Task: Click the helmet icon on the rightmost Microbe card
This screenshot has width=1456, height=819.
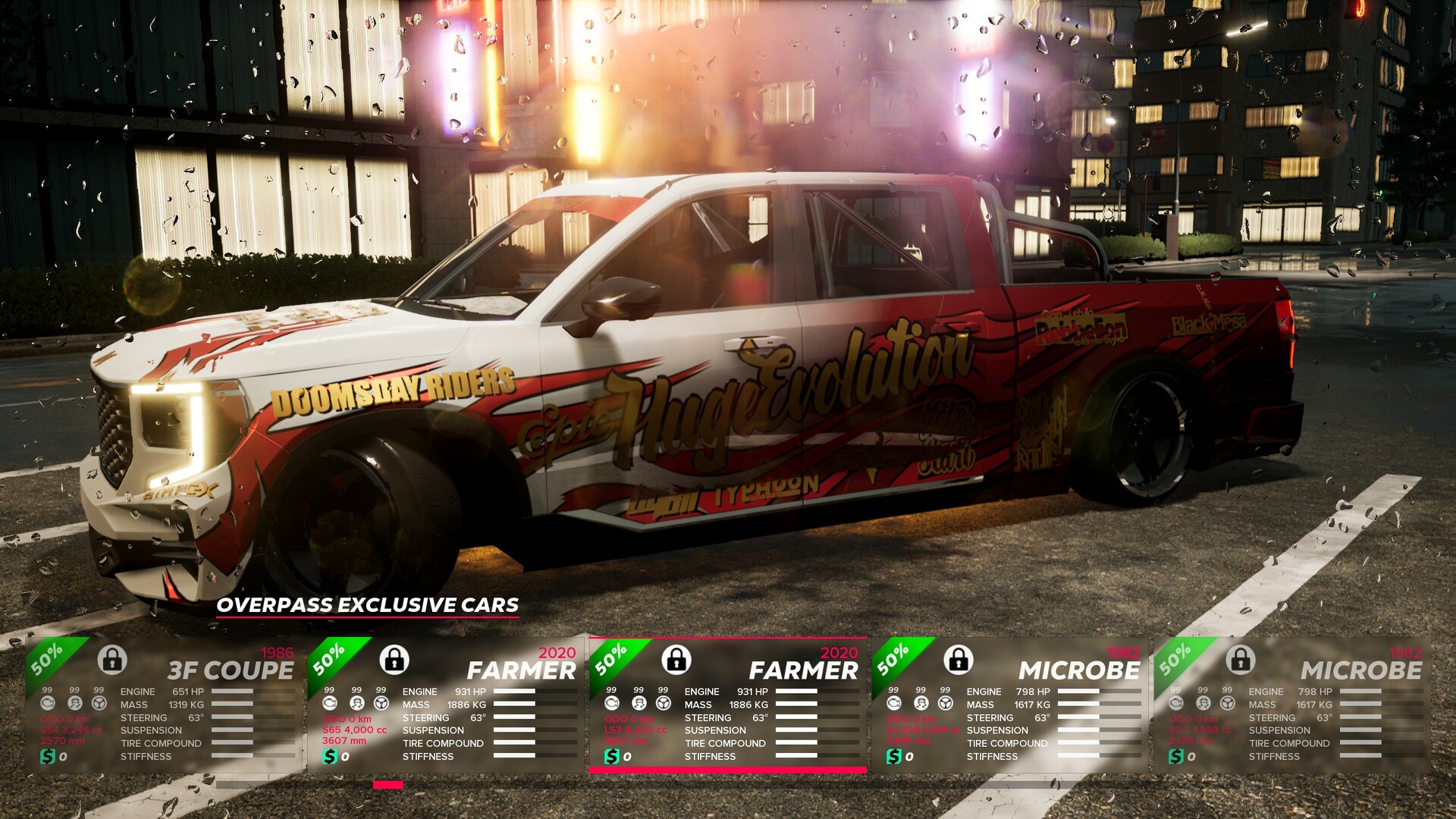Action: [x=1204, y=703]
